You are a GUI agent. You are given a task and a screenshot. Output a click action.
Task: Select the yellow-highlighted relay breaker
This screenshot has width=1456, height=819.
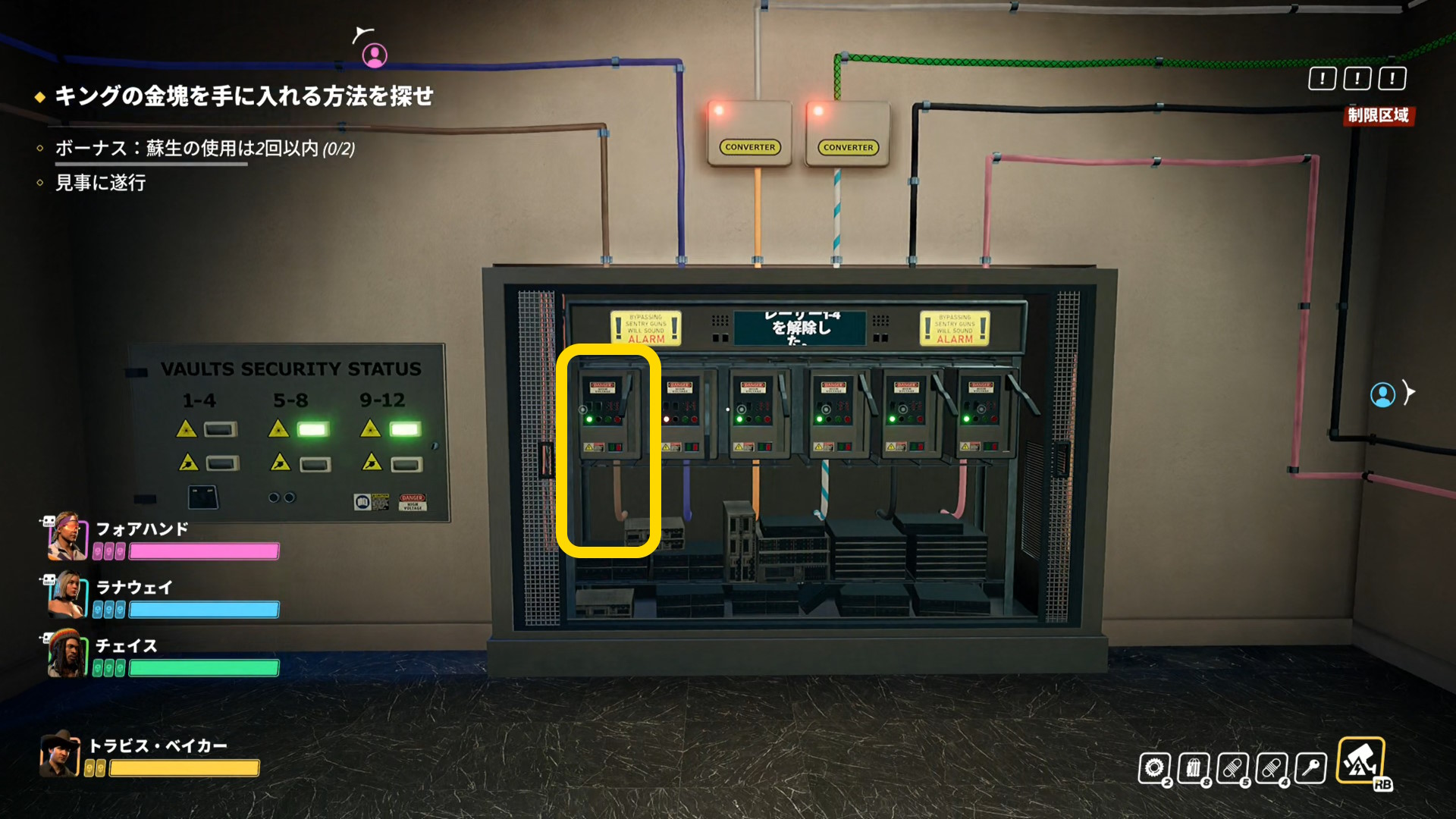[608, 451]
